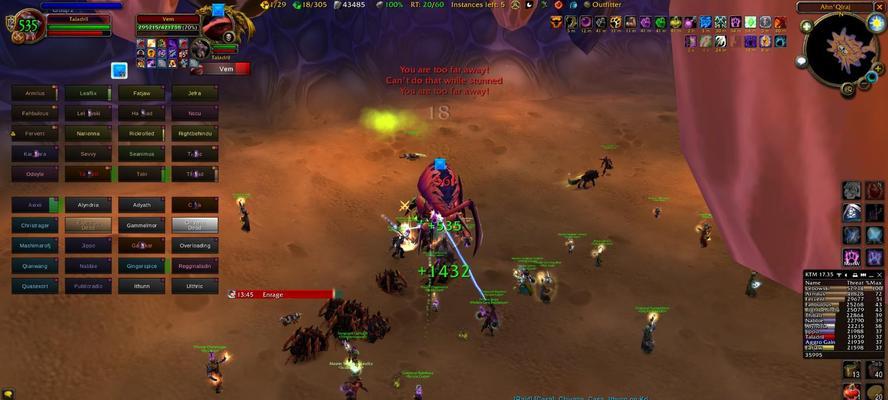Viewport: 888px width, 400px height.
Task: Select Quesextri's raid frame
Action: (x=34, y=286)
